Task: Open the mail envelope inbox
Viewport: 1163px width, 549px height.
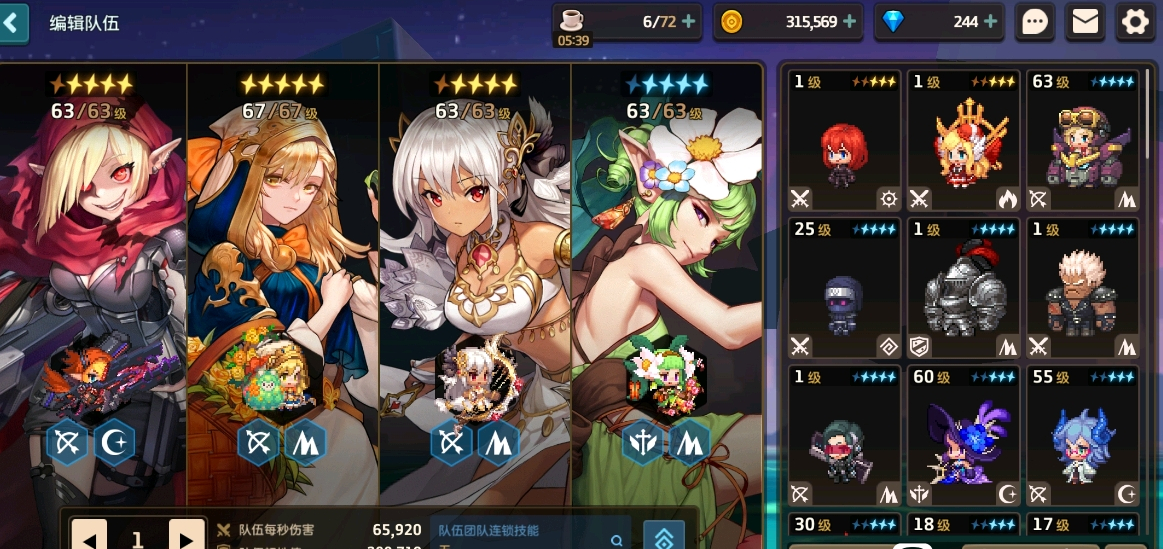Action: click(x=1085, y=22)
